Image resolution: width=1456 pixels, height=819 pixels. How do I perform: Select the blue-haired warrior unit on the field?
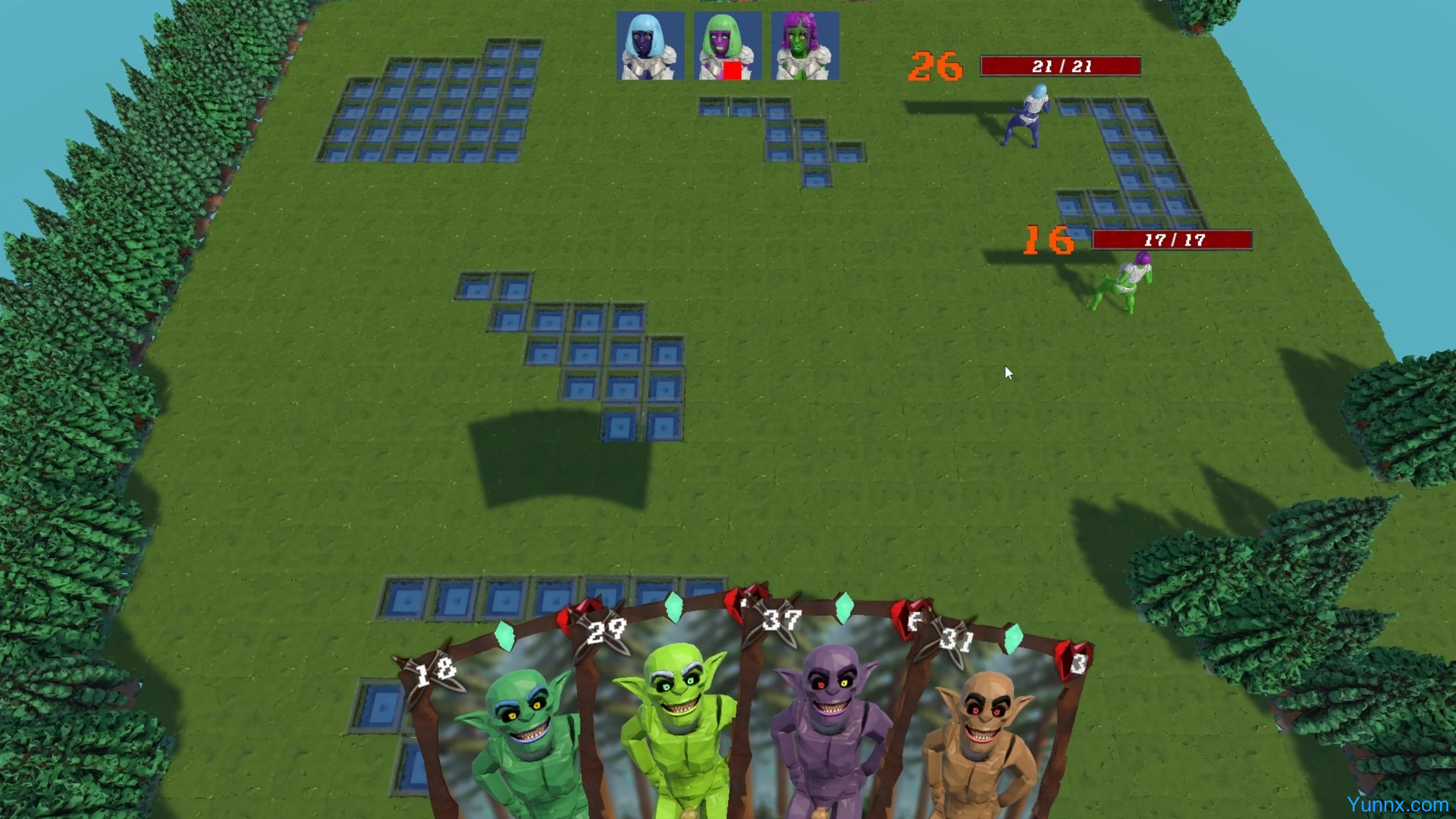click(x=1028, y=116)
